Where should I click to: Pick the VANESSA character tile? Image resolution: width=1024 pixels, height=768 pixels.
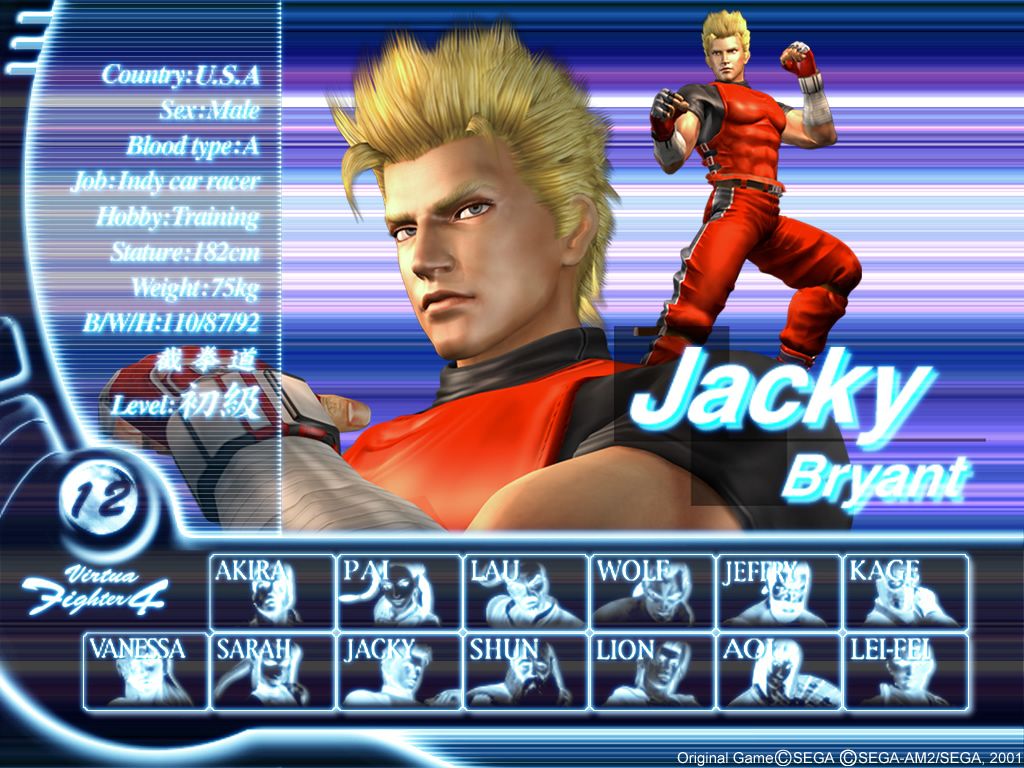146,671
